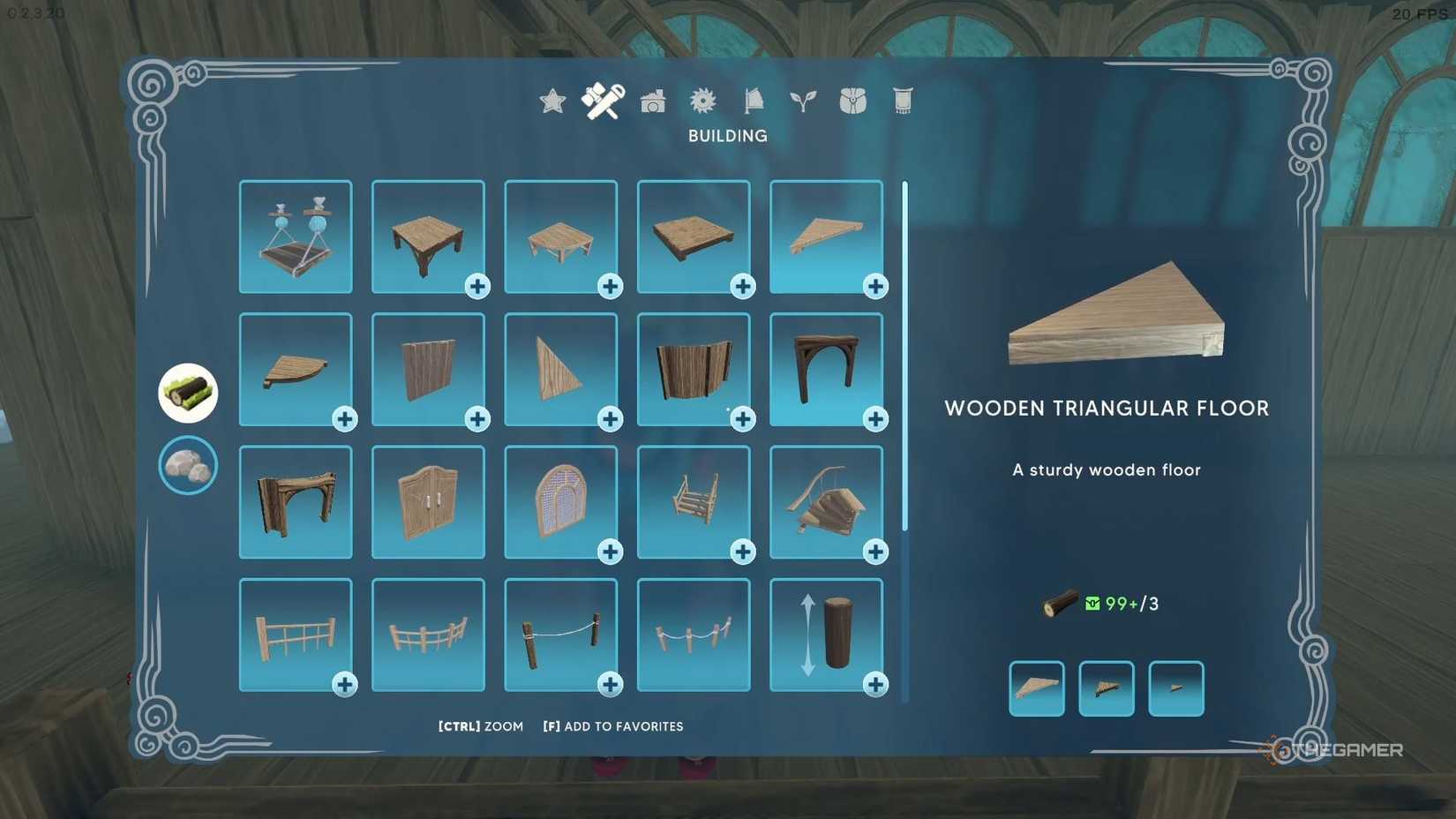Choose the medium triangular floor variant

click(1107, 688)
